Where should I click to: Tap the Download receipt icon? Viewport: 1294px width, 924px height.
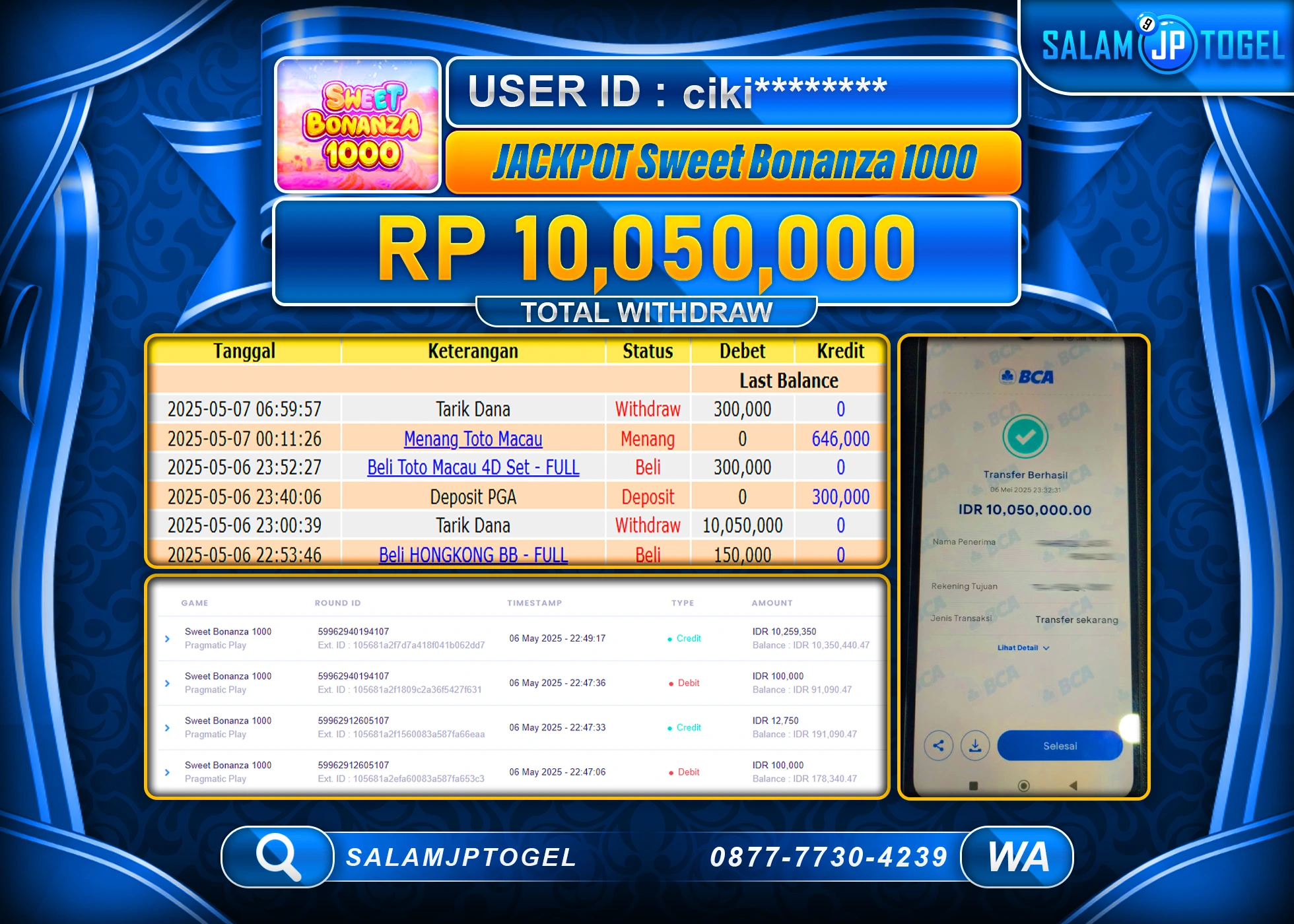(976, 745)
